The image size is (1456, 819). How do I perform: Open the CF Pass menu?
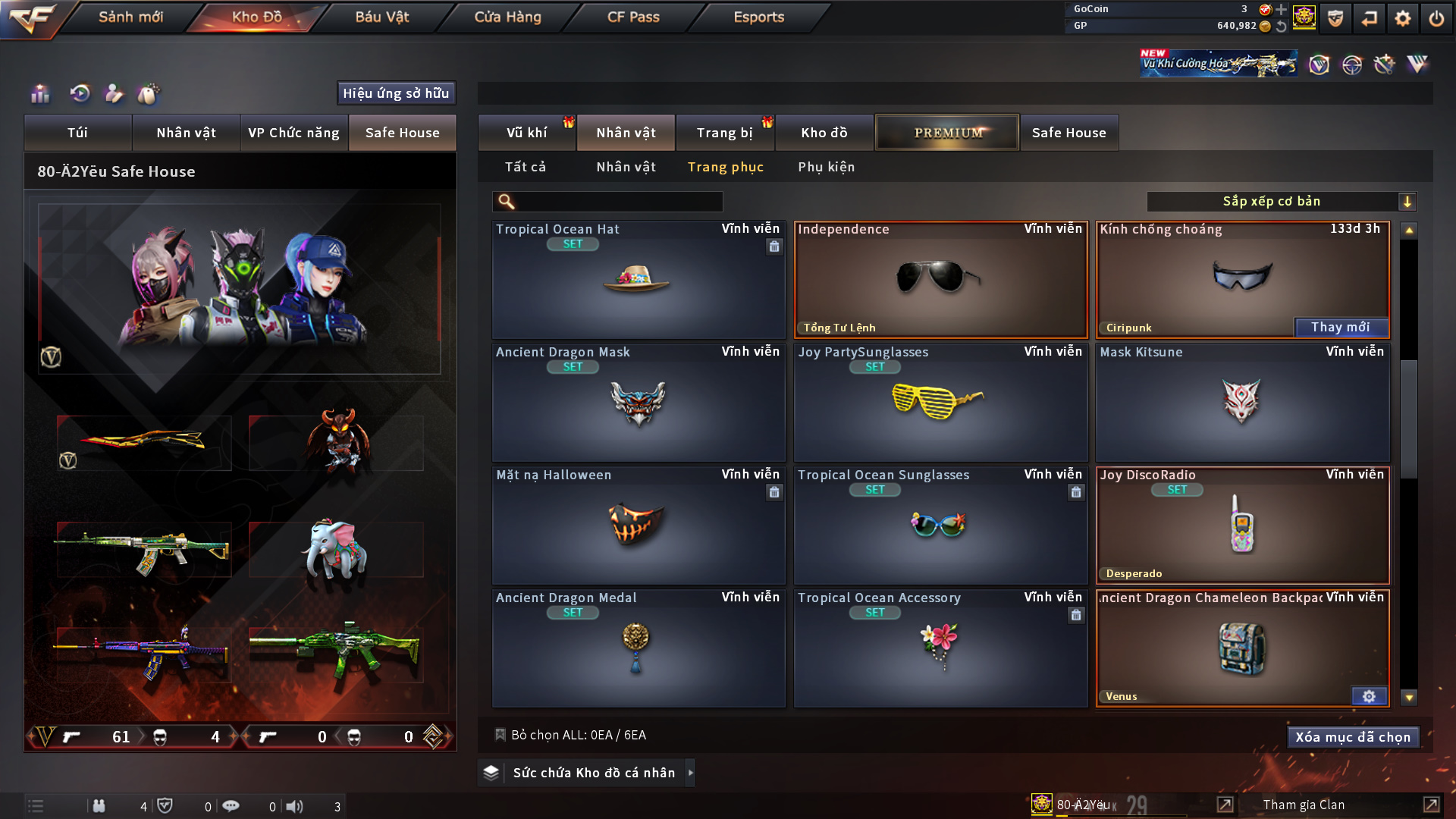click(633, 17)
